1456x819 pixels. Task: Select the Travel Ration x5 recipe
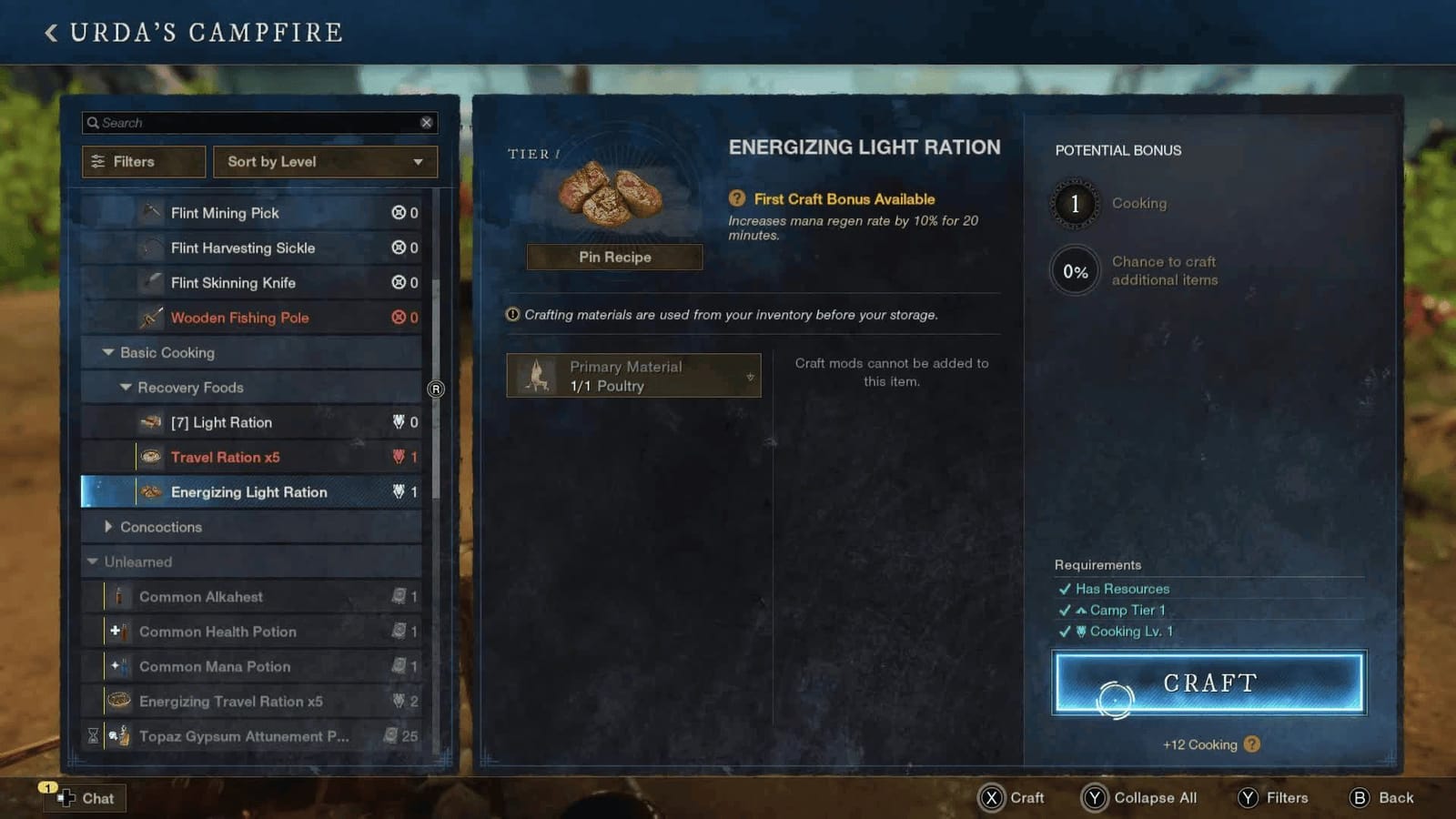[225, 457]
